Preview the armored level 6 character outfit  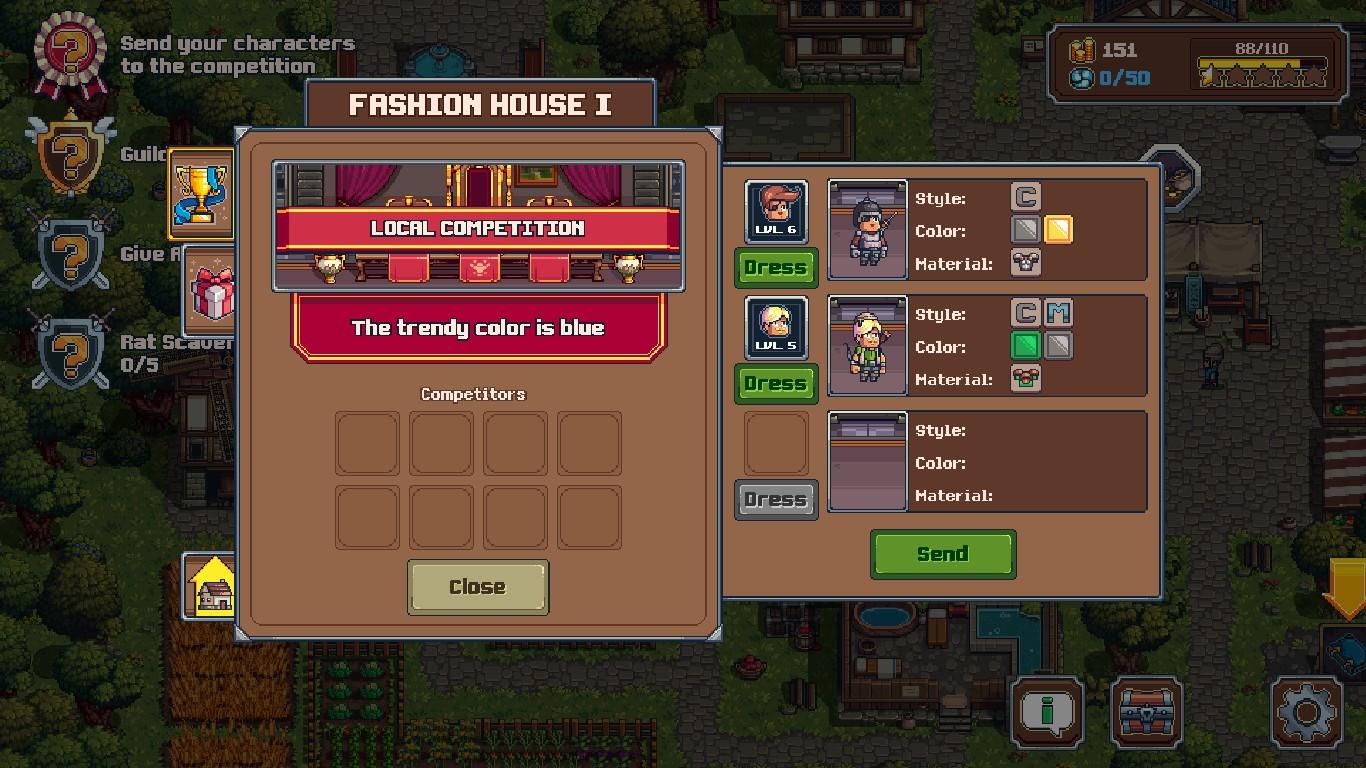pos(867,230)
